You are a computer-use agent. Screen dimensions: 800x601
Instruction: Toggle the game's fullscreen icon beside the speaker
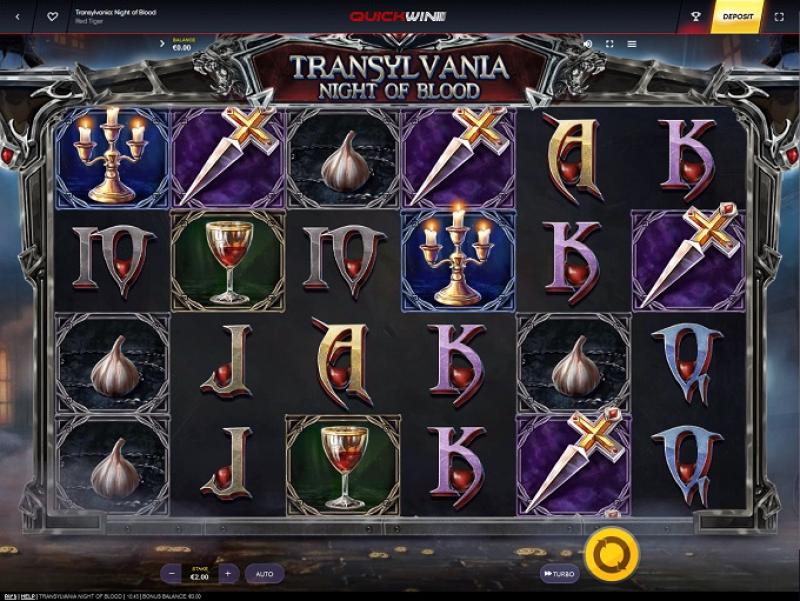(x=609, y=44)
